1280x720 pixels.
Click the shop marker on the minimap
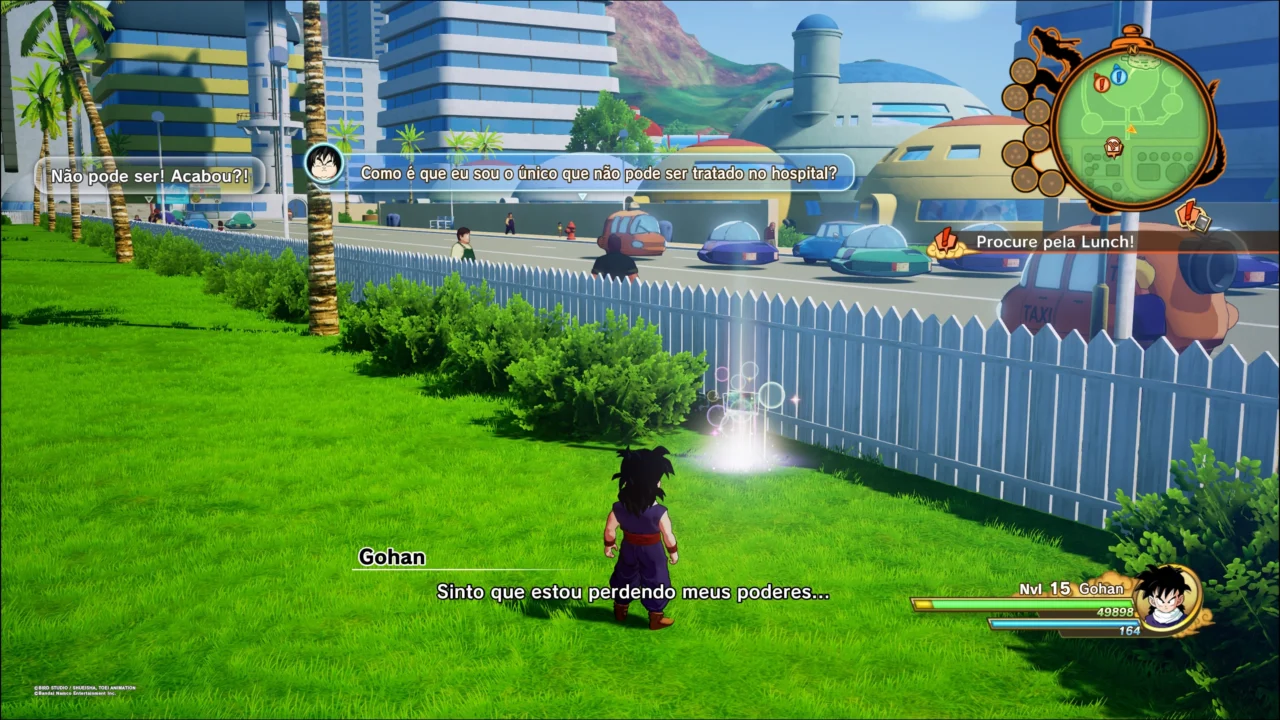coord(1114,148)
